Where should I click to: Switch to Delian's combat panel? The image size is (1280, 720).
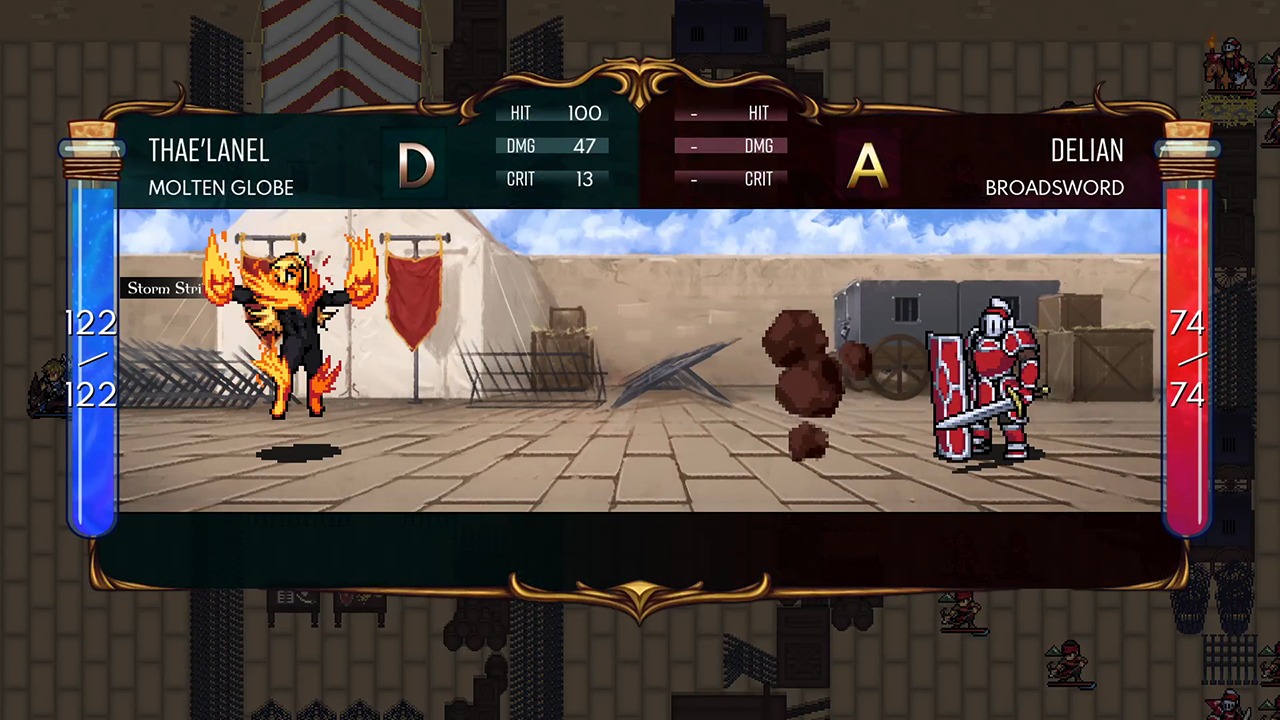(1087, 151)
